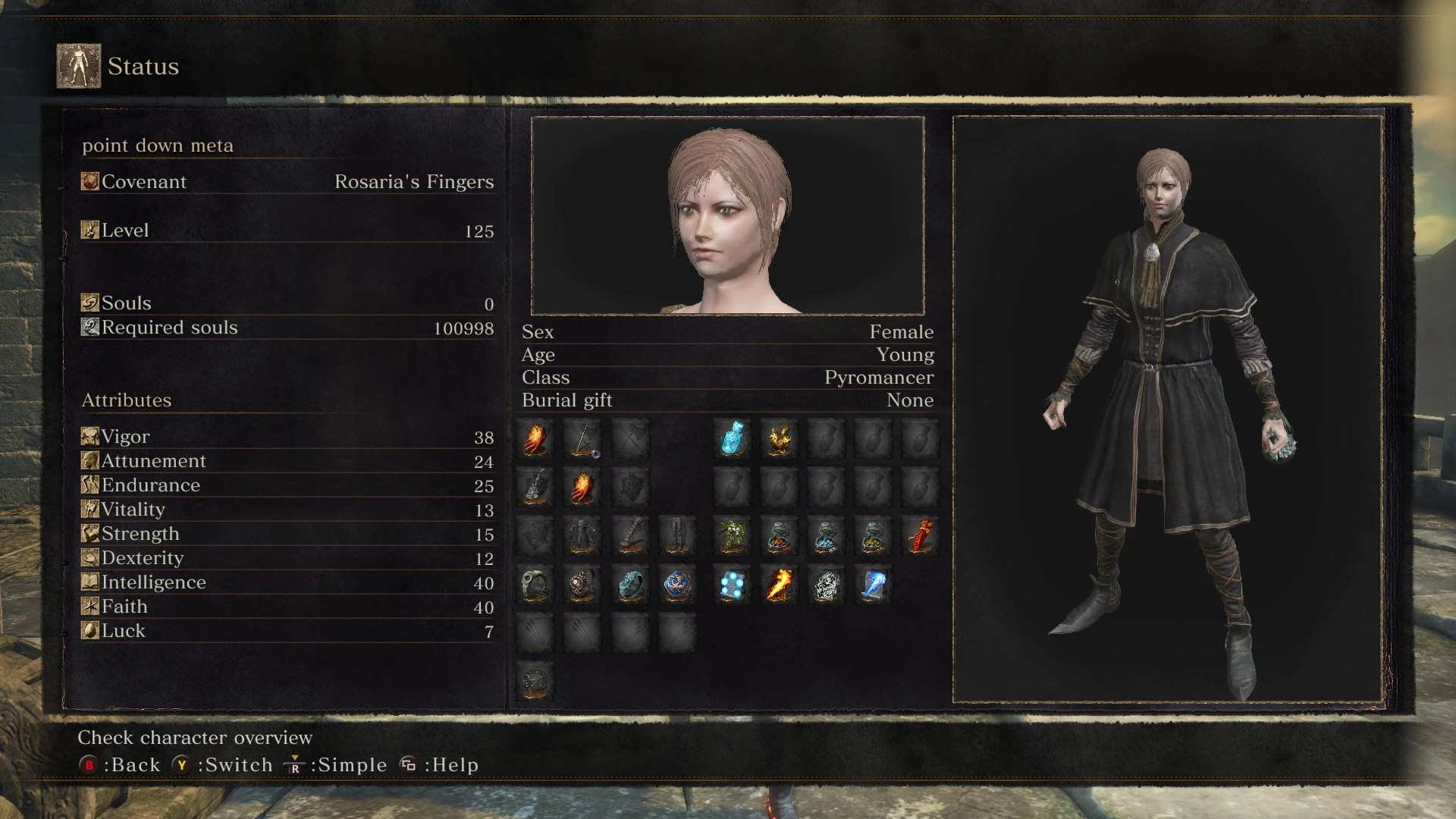
Task: Choose the spear with purple gem slot
Action: pyautogui.click(x=582, y=439)
